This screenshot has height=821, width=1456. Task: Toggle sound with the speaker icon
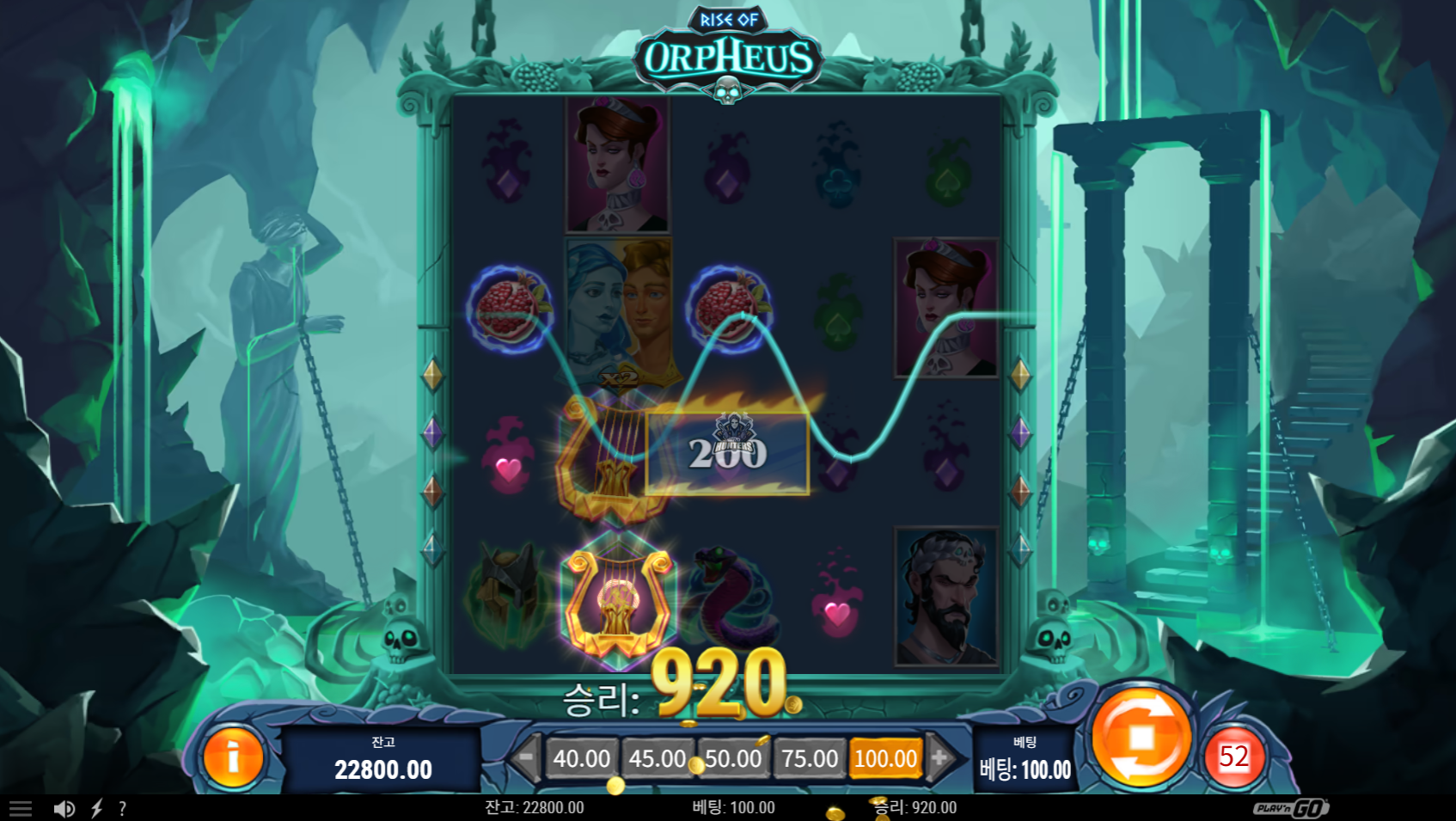pos(64,808)
